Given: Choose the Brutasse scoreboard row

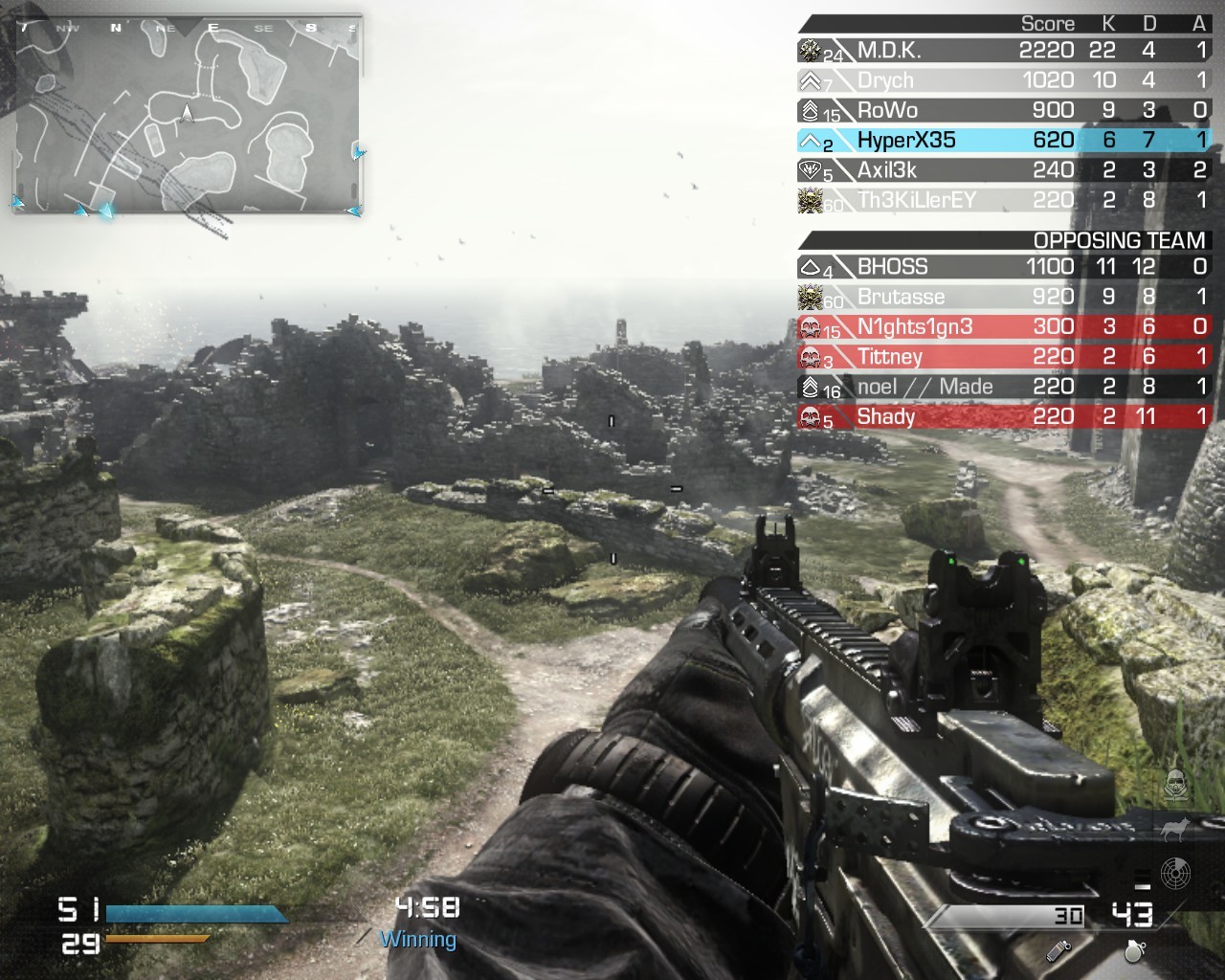Looking at the screenshot, I should tap(1003, 297).
